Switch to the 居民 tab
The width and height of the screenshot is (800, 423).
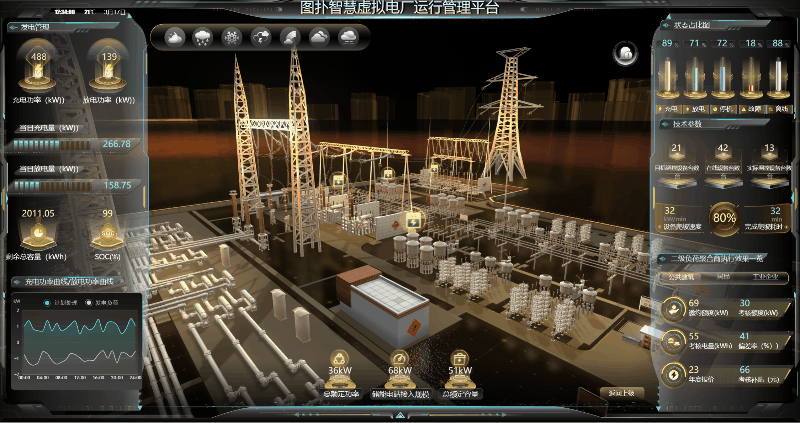[723, 275]
